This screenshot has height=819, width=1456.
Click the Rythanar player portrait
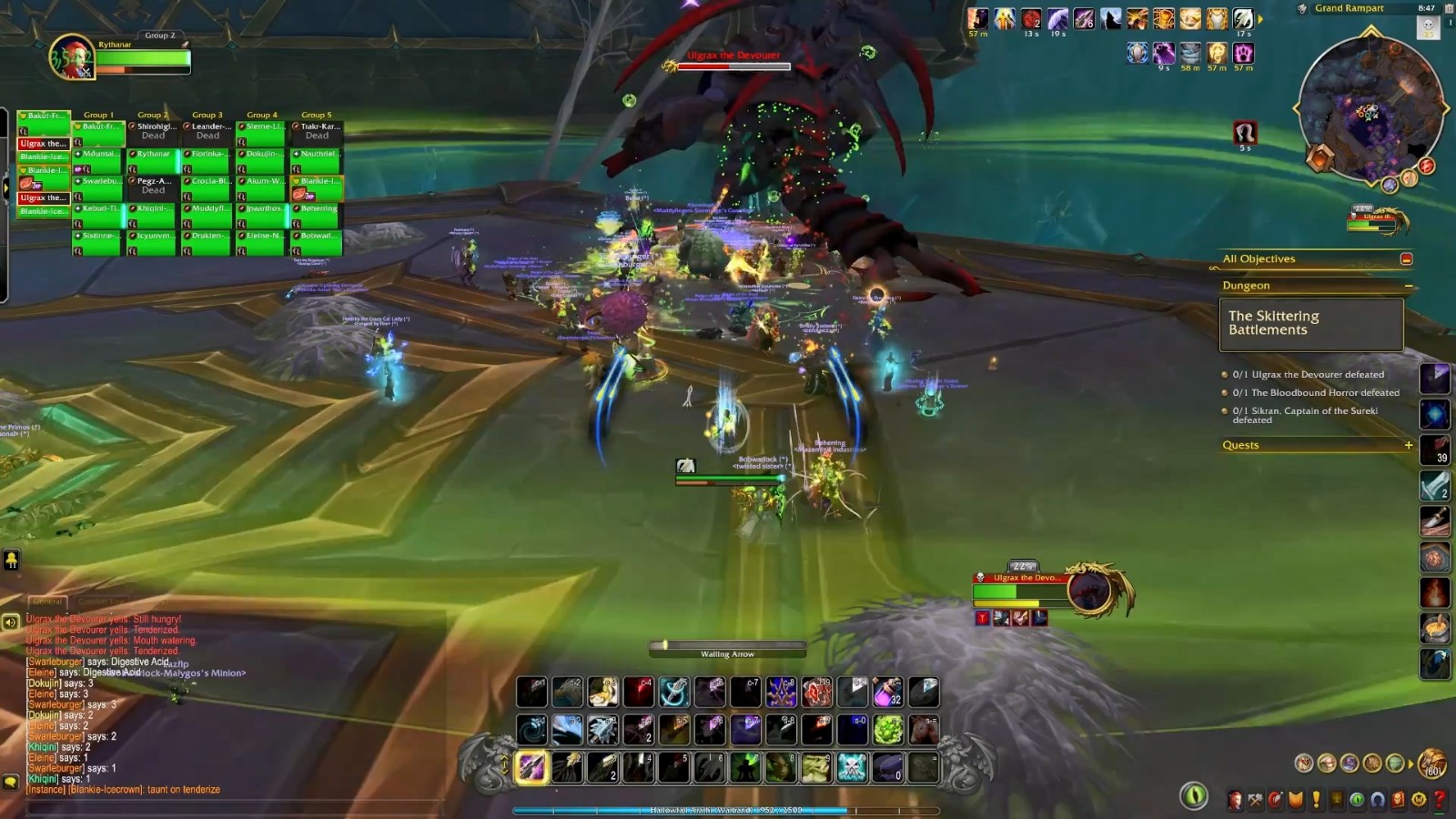[71, 56]
